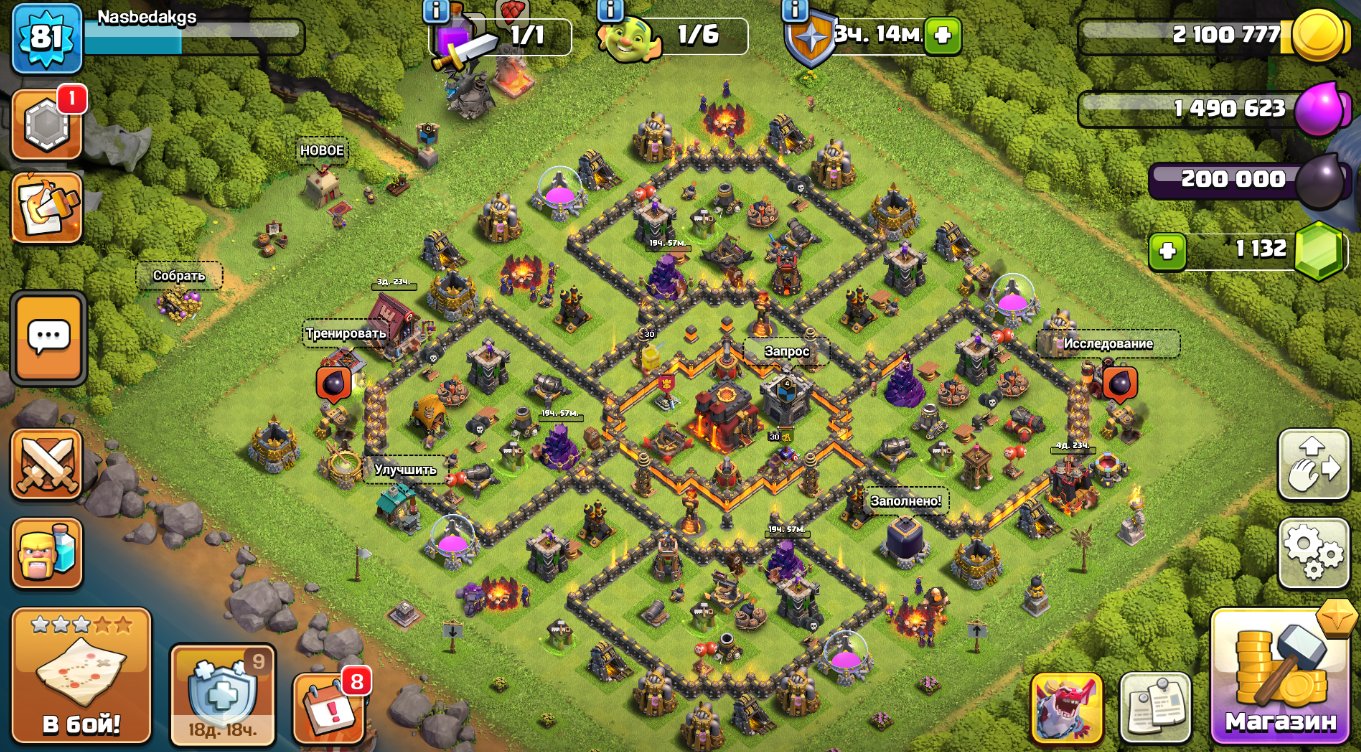Viewport: 1361px width, 752px height.
Task: Extend shield with the green plus button
Action: (x=941, y=37)
